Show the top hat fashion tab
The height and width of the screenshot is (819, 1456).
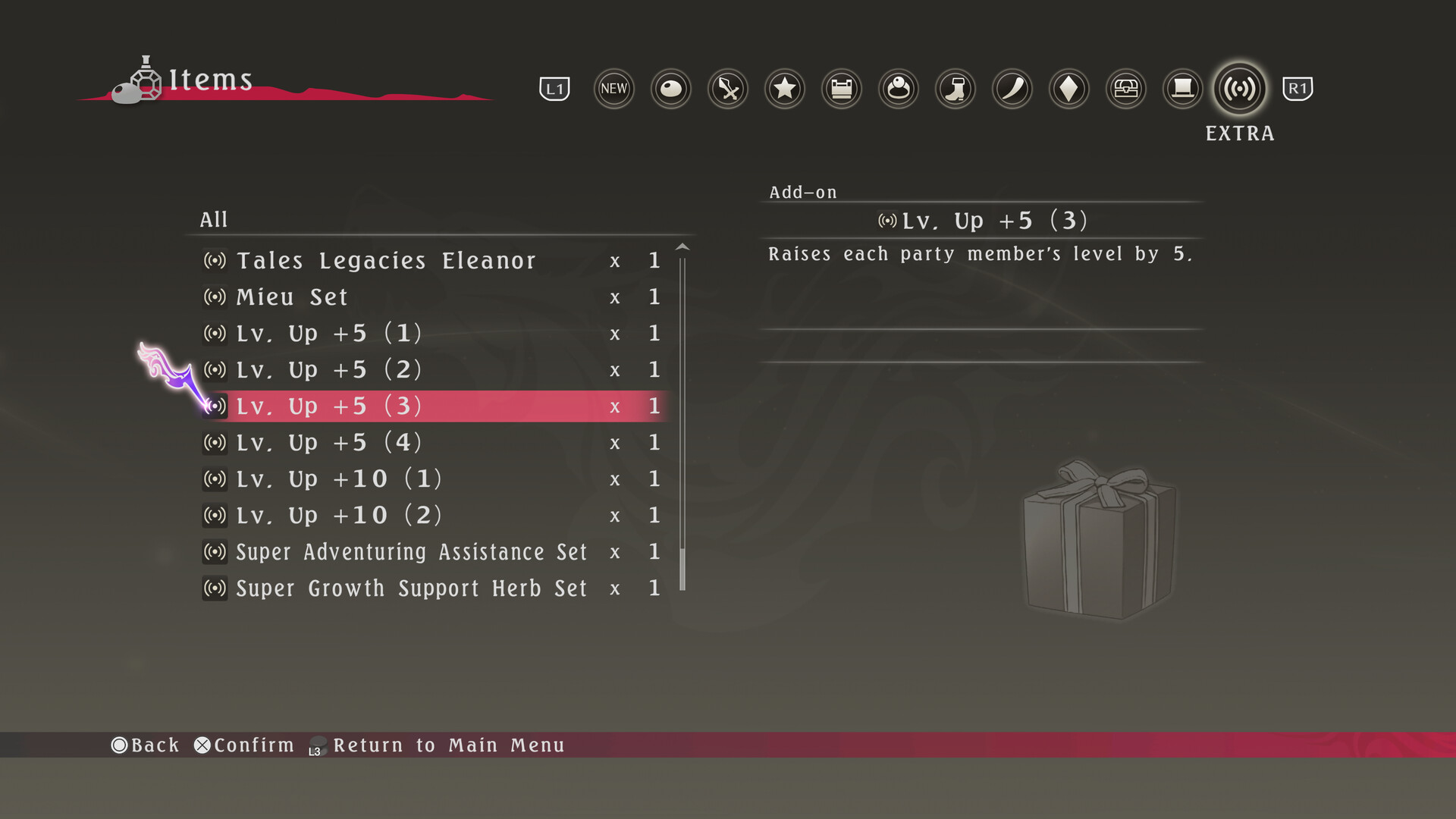(1183, 89)
